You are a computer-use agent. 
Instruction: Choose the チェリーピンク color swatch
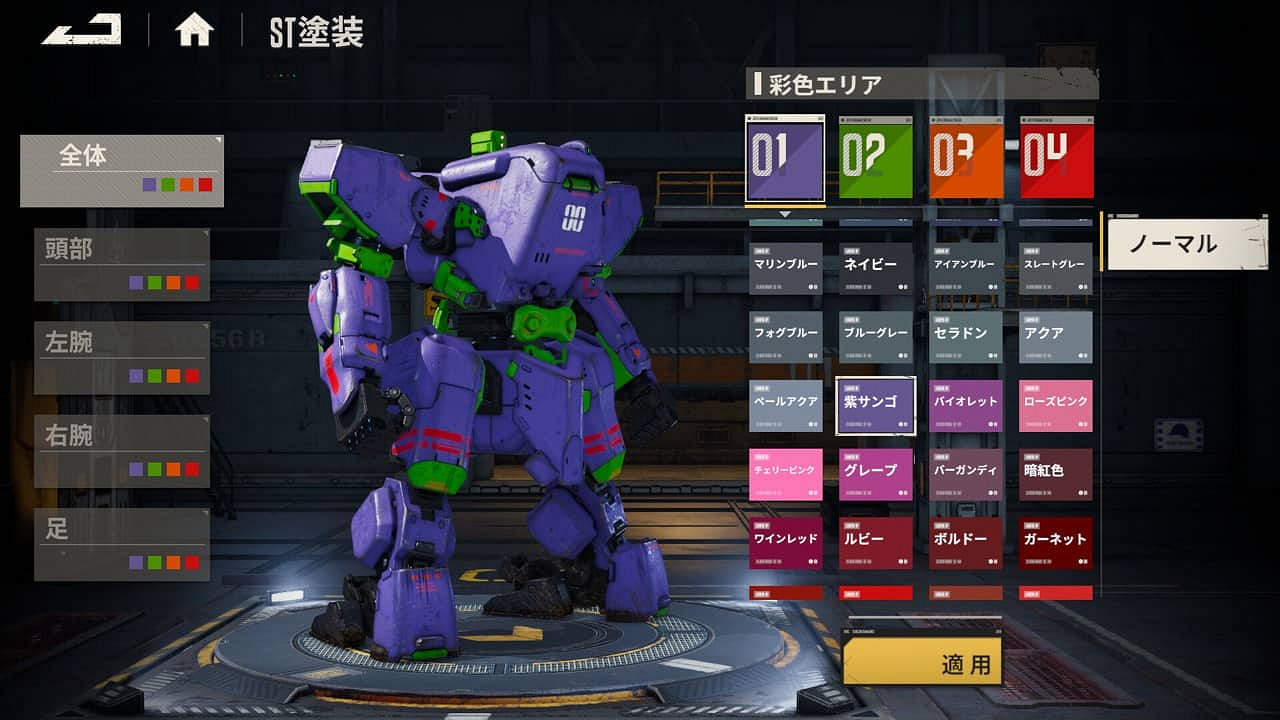786,473
